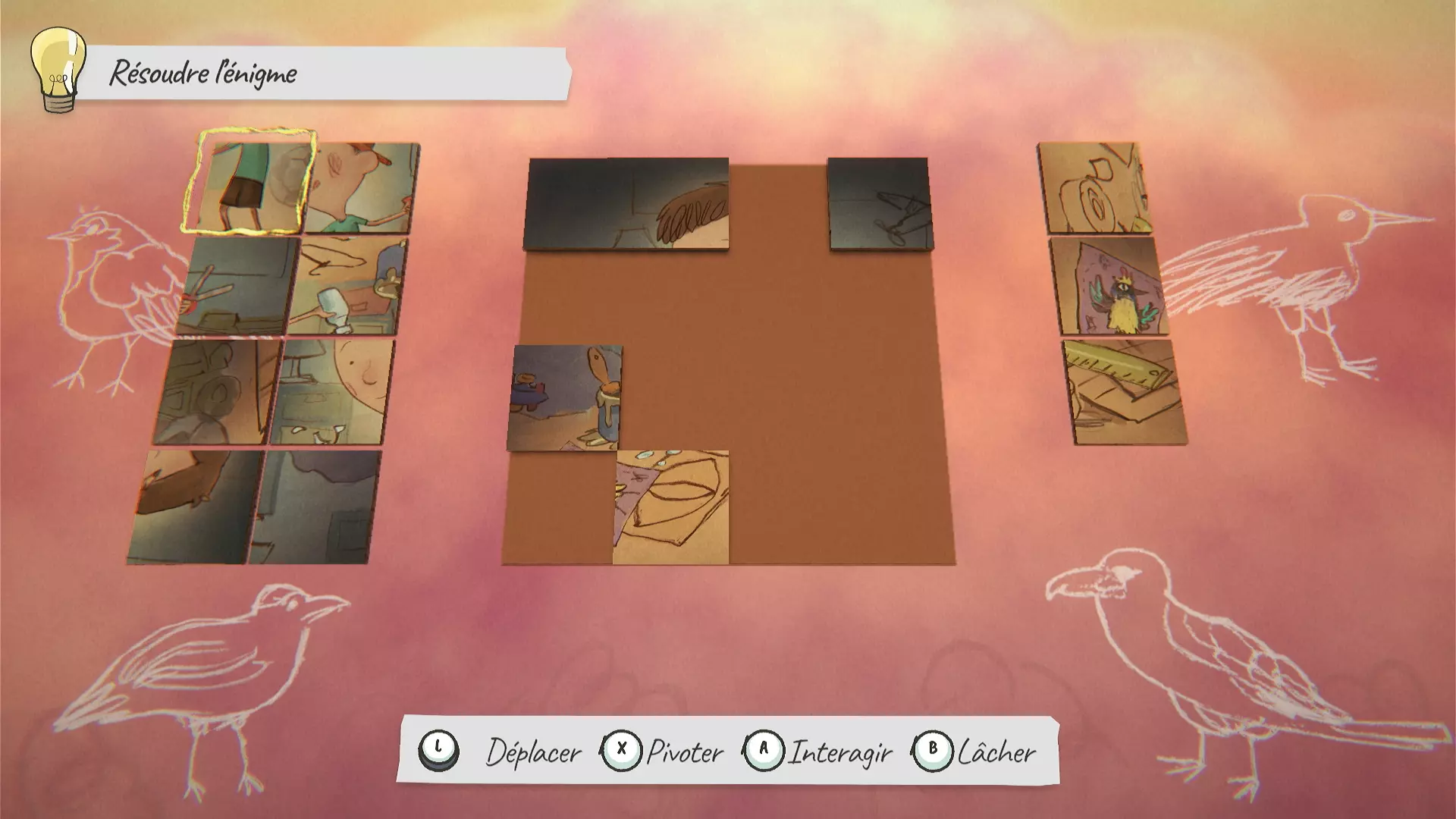Click the scissors piece atop the board

click(x=880, y=201)
